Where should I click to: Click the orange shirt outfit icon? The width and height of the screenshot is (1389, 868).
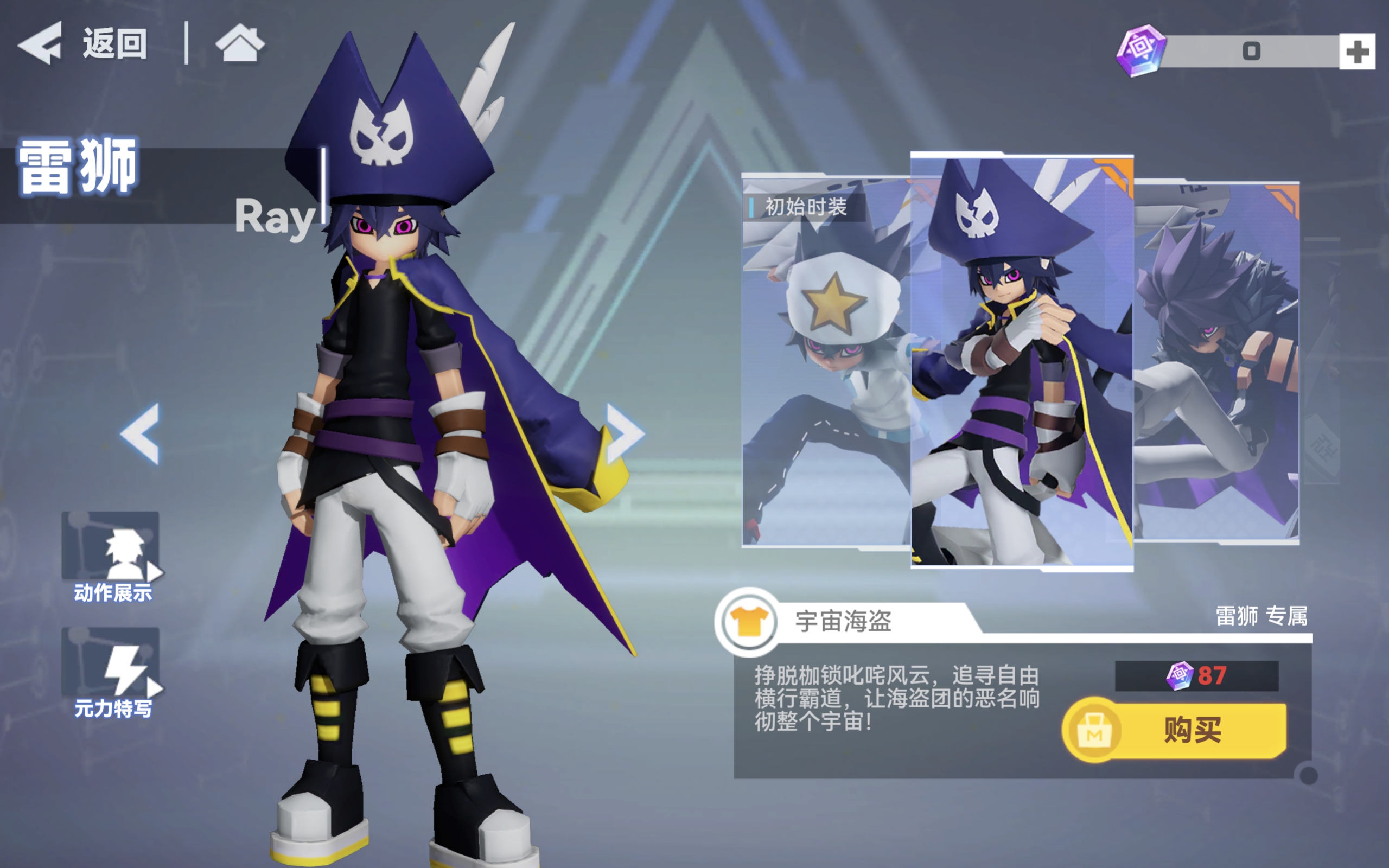pos(748,622)
